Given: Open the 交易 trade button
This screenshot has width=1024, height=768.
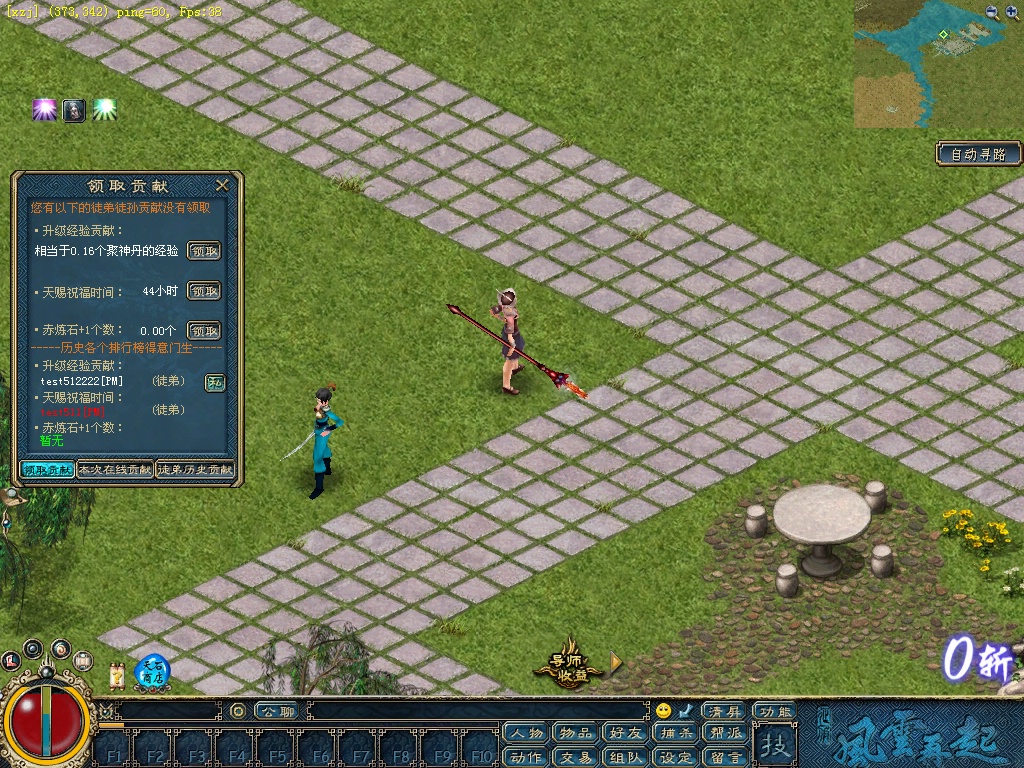Looking at the screenshot, I should click(x=576, y=756).
